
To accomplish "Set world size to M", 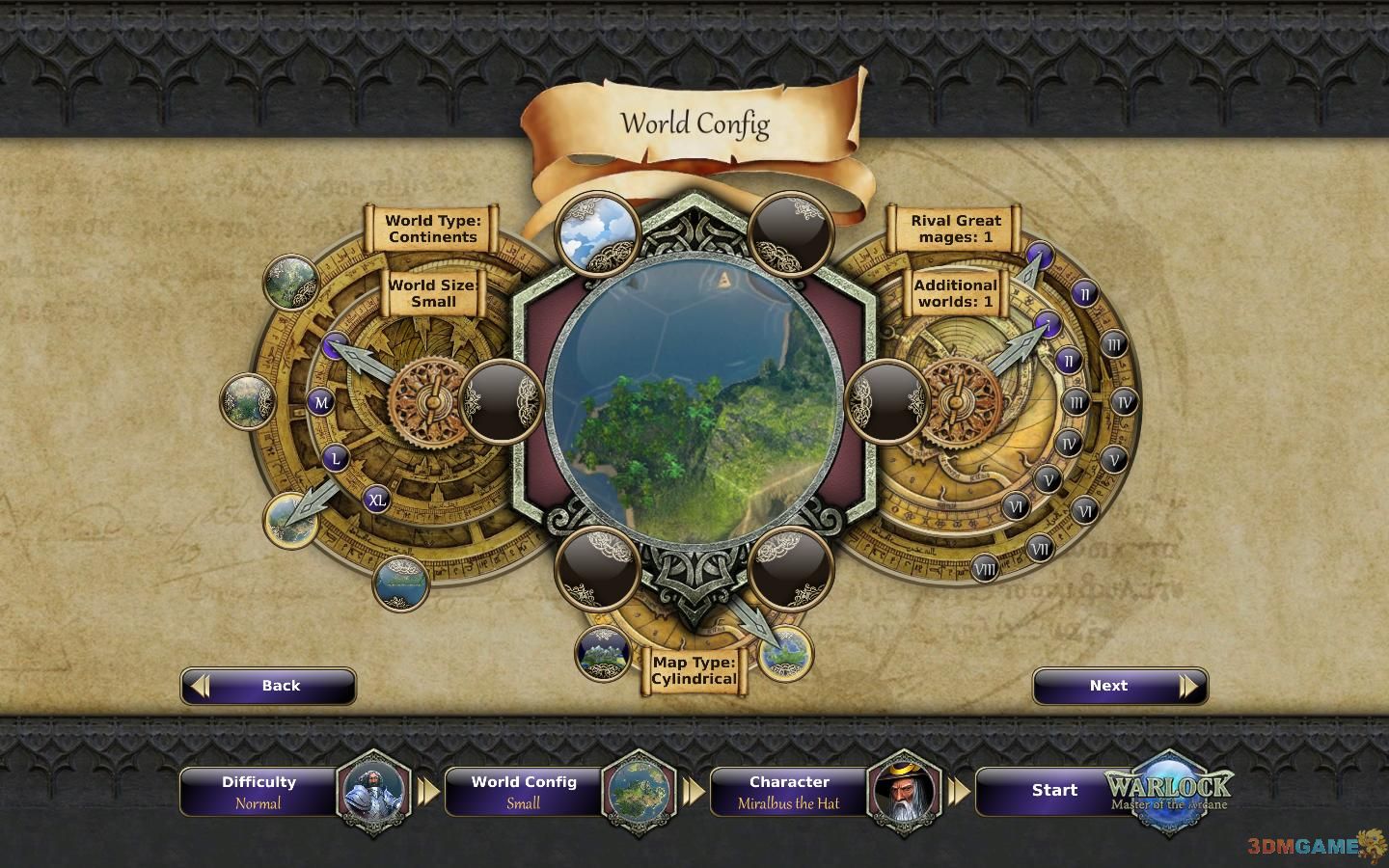I will pyautogui.click(x=321, y=402).
